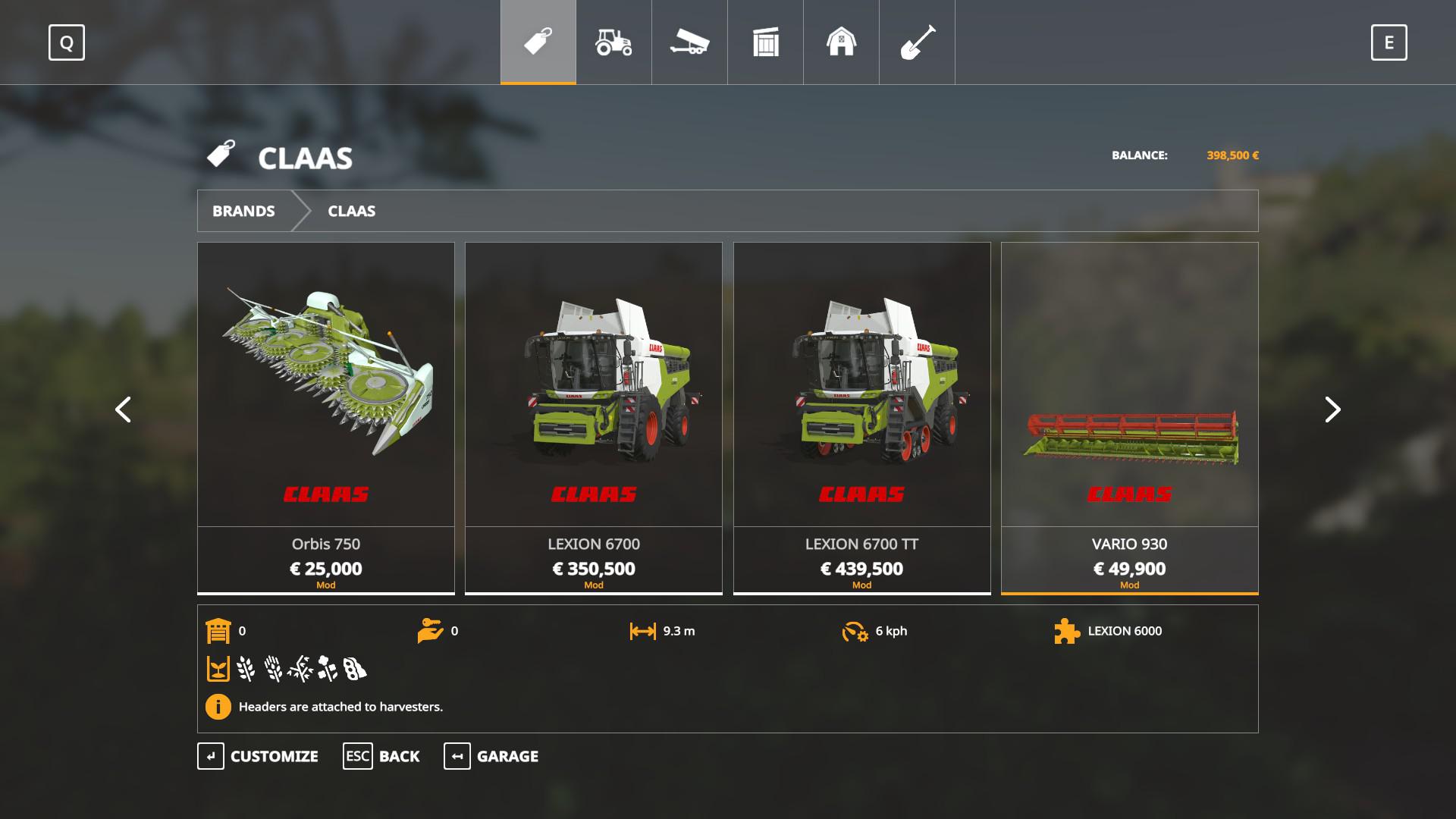Open the BRANDS breadcrumb
The image size is (1456, 819).
(243, 211)
